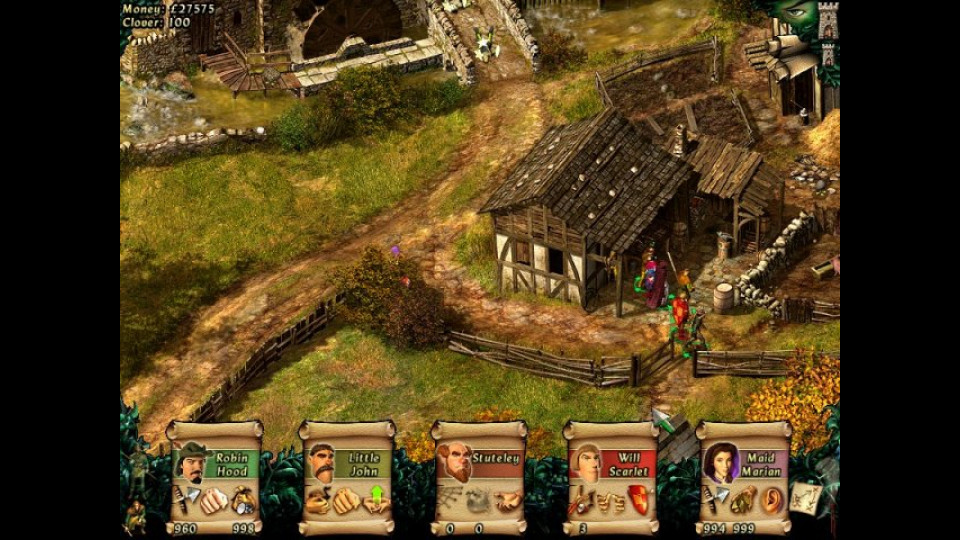Image resolution: width=960 pixels, height=540 pixels.
Task: Choose Robin Hood's fist punch action
Action: (x=214, y=499)
